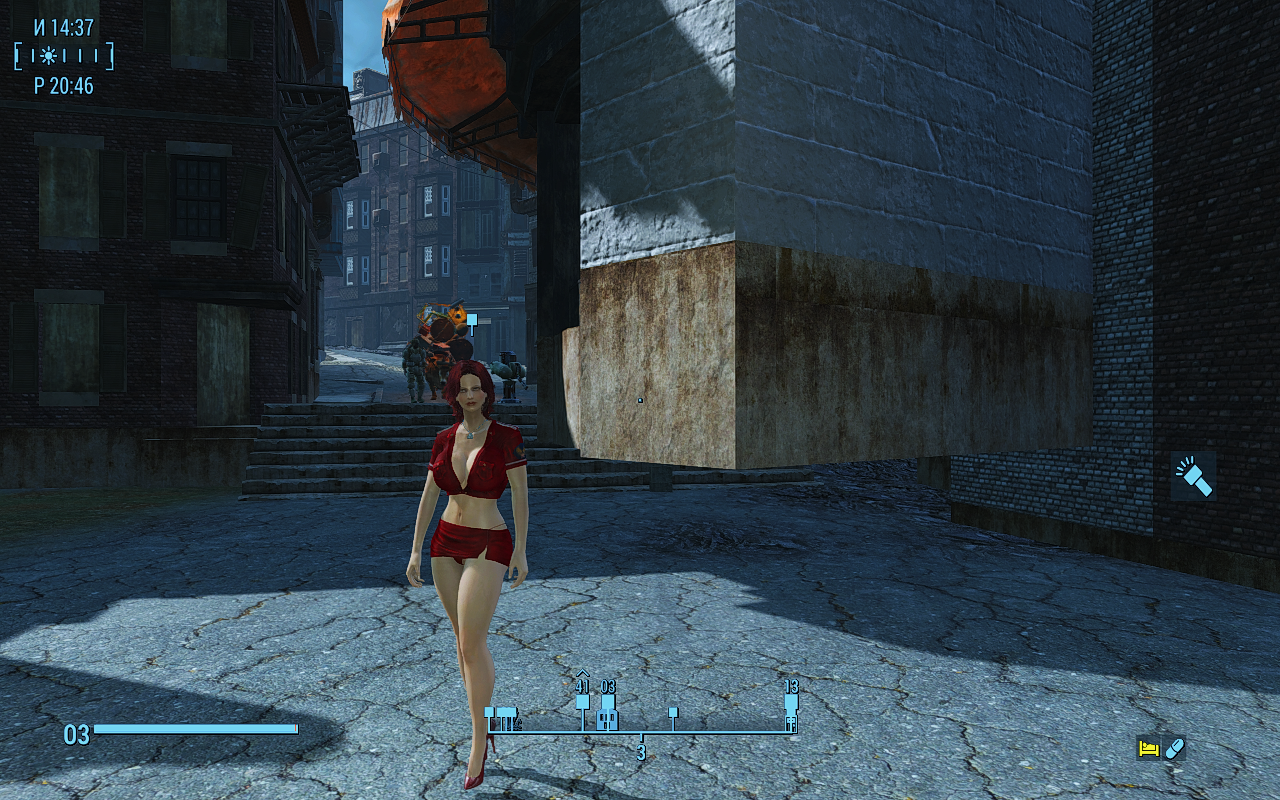Click the sun time-of-day widget
1280x800 pixels.
click(49, 56)
